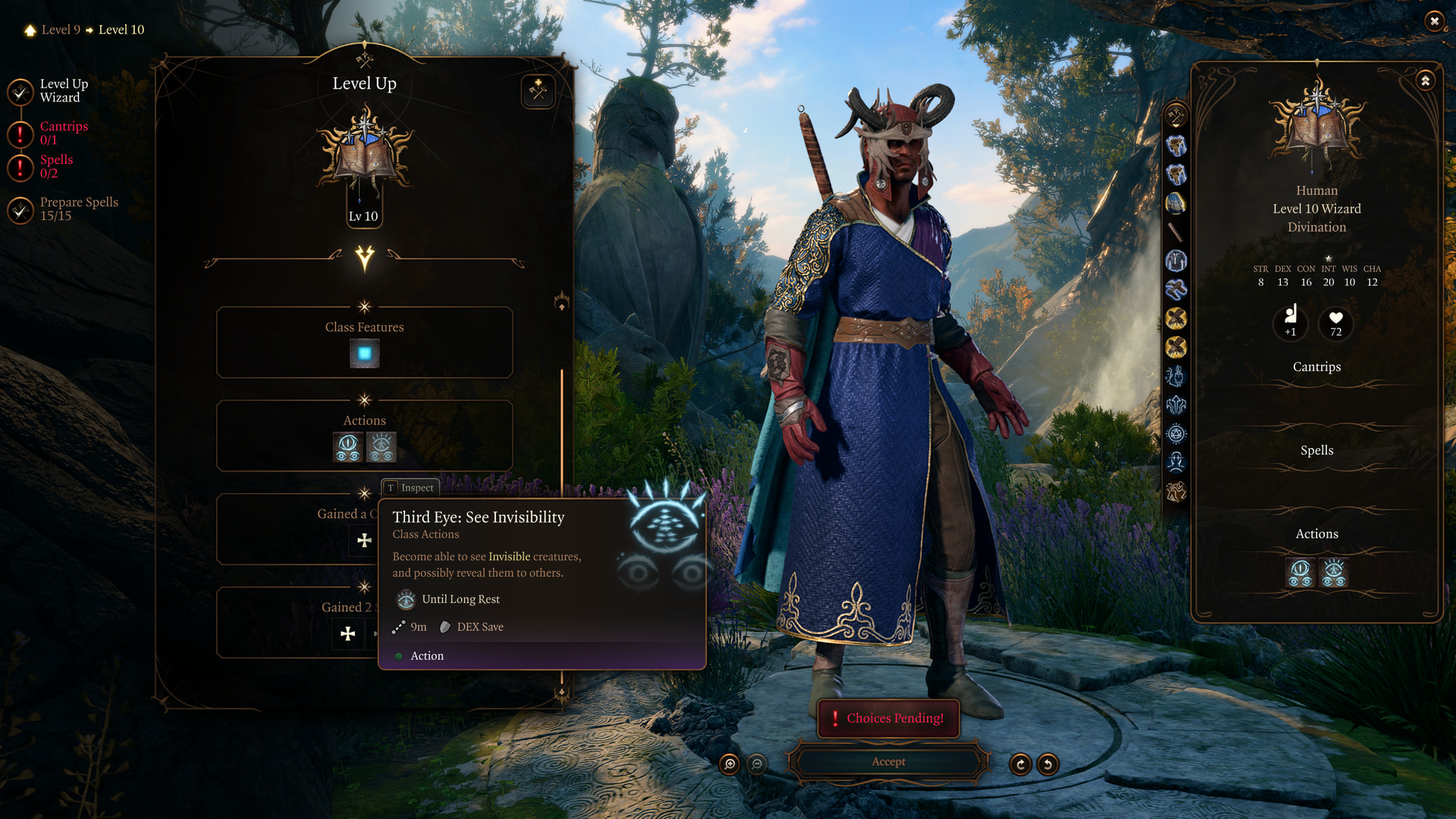1456x819 pixels.
Task: Choose the plus icon under Gained a Cantrip
Action: (x=365, y=540)
